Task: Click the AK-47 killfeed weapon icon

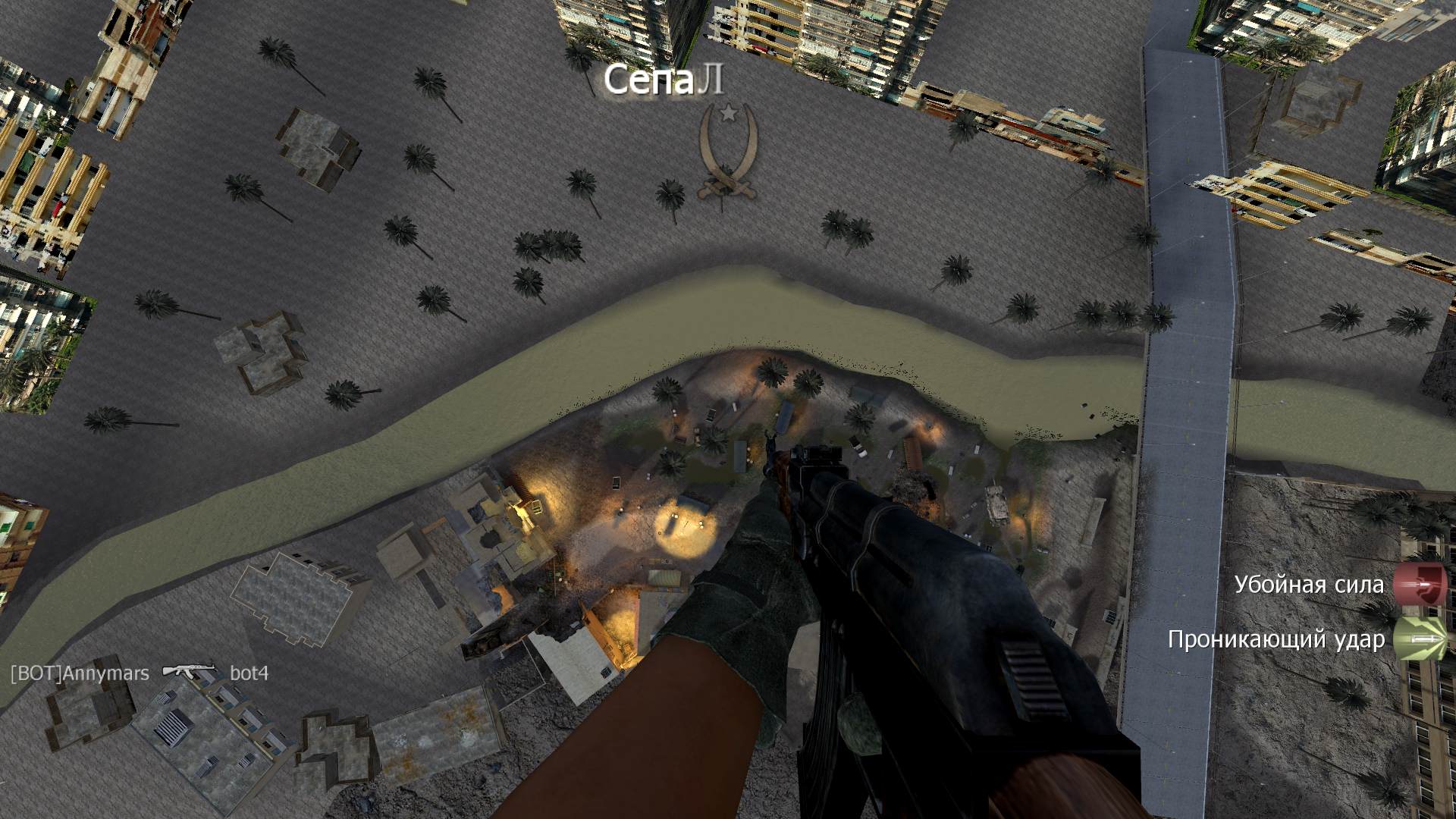Action: (189, 673)
